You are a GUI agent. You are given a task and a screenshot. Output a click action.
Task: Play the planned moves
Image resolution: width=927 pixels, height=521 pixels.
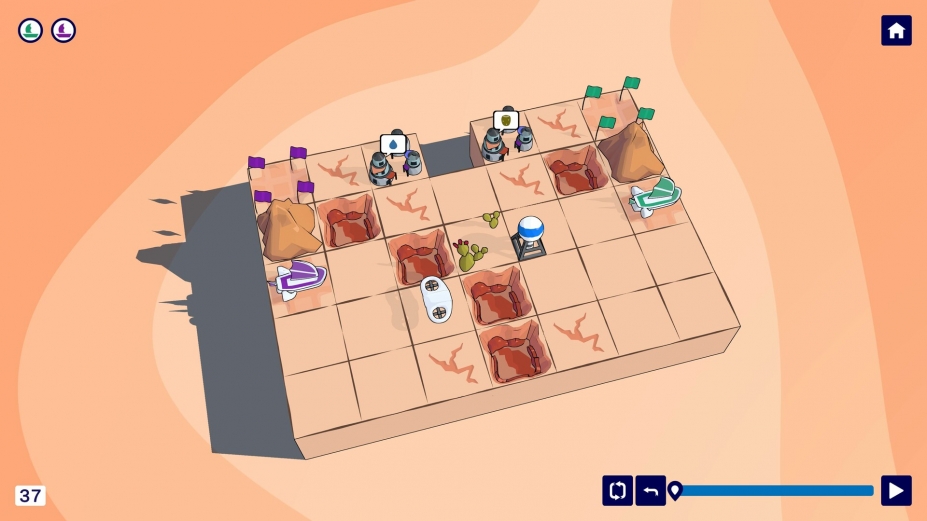[x=896, y=490]
